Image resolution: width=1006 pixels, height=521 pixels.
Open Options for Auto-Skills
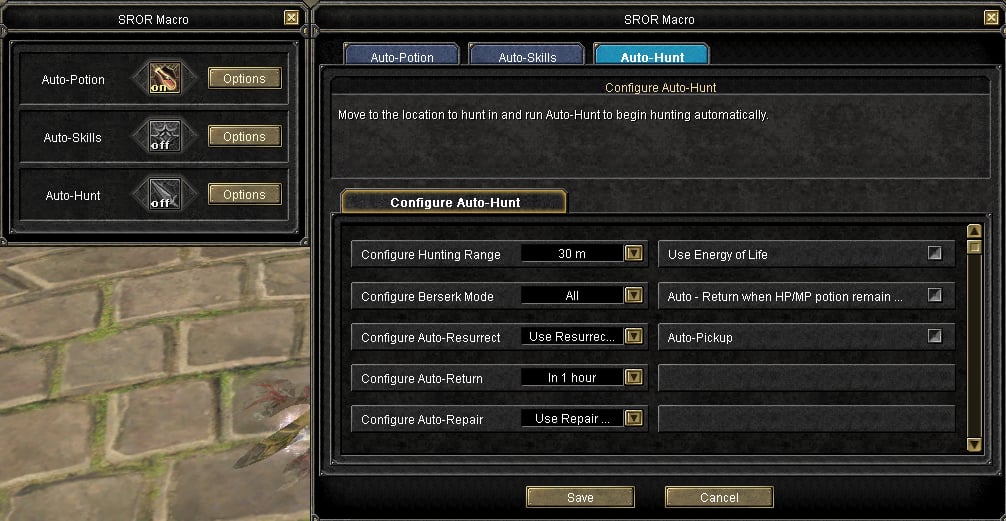click(244, 137)
